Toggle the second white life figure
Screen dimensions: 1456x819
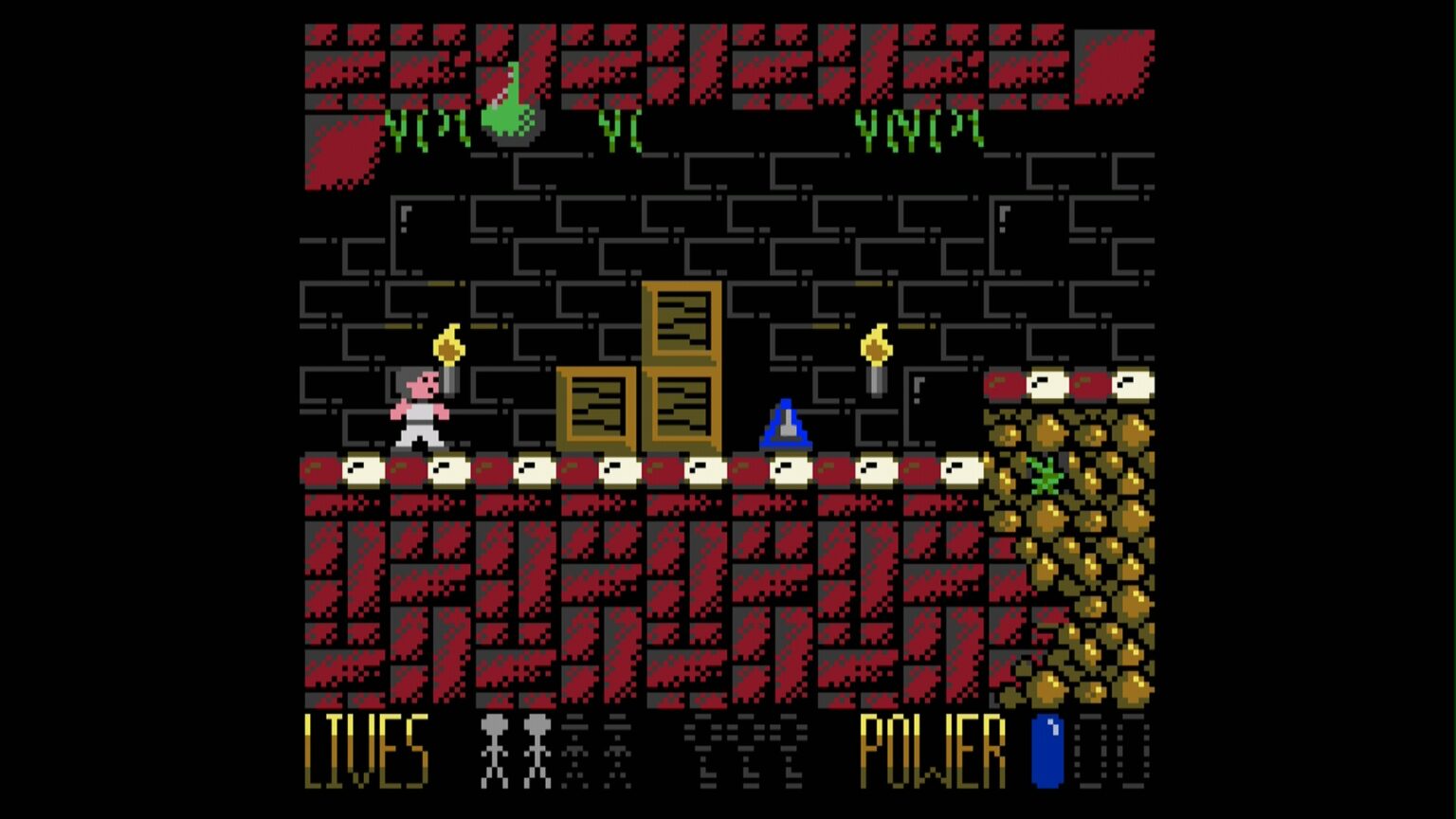click(537, 749)
